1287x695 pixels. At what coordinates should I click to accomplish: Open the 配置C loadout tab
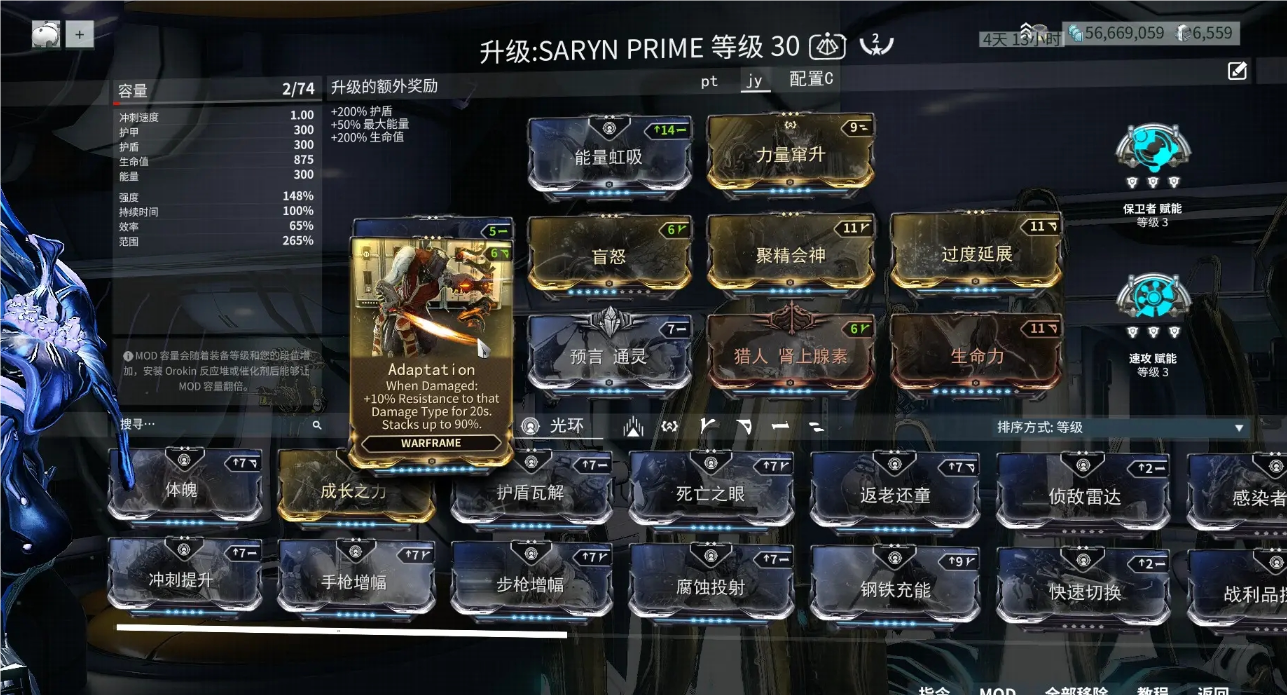pos(811,79)
